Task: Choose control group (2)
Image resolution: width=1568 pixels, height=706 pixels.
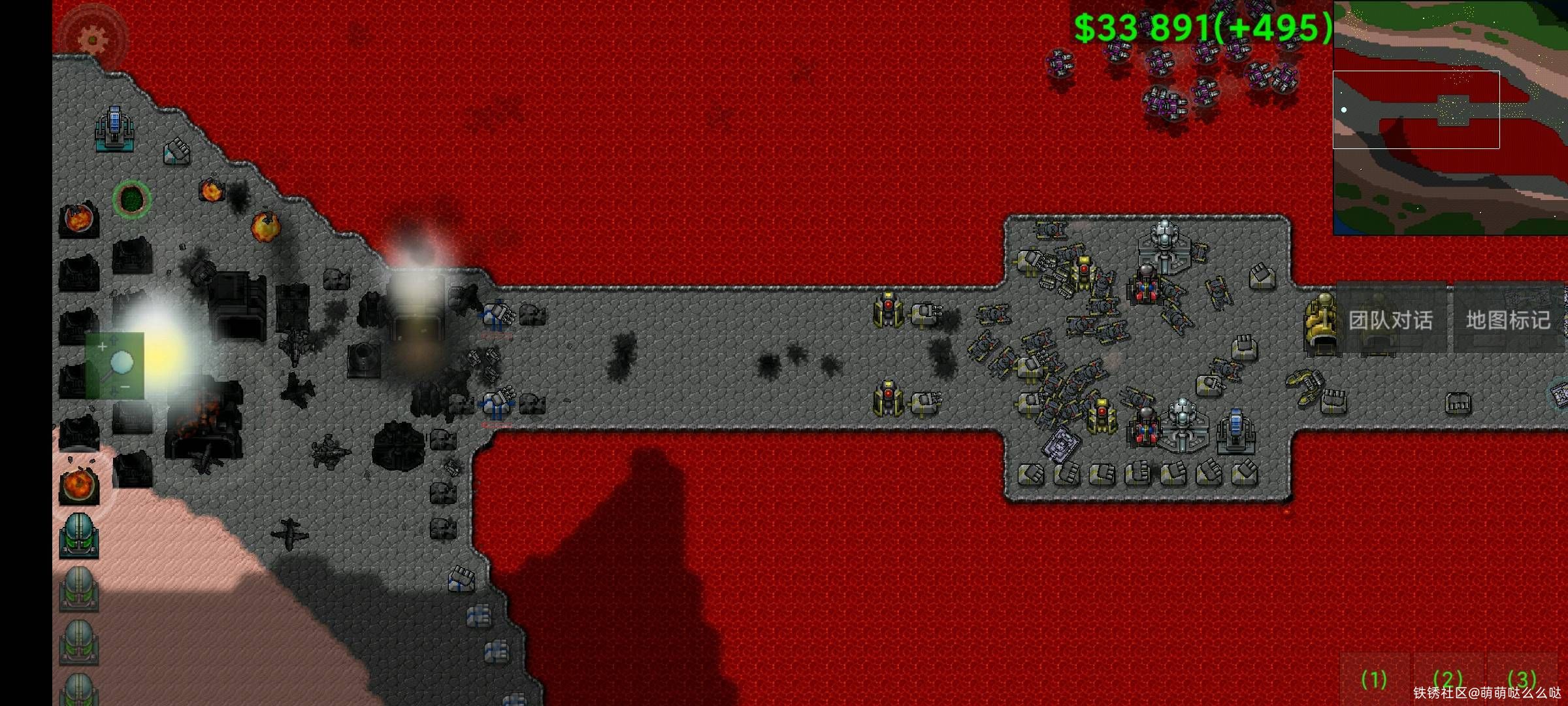Action: (x=1447, y=679)
